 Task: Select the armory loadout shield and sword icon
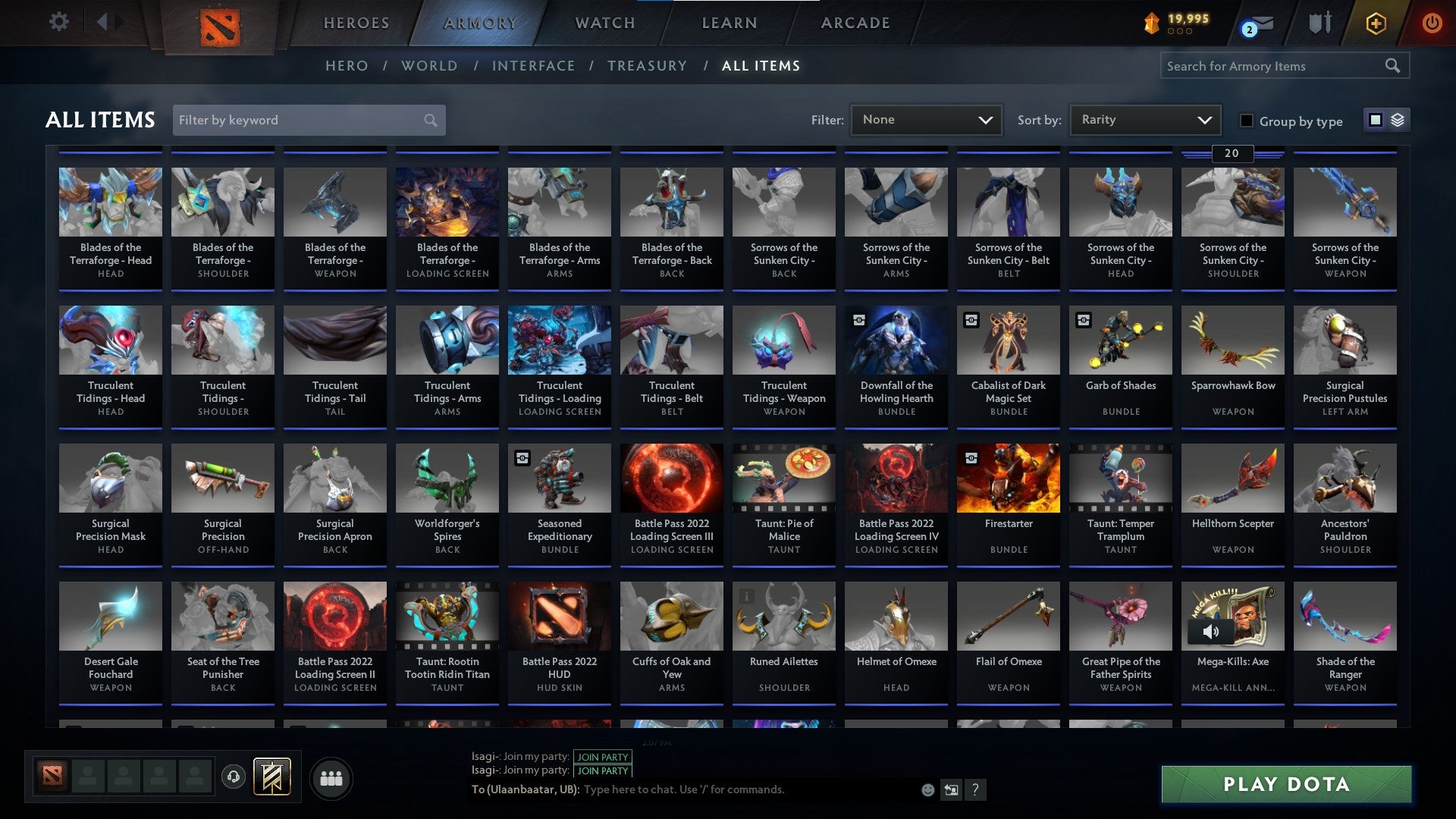pyautogui.click(x=1319, y=23)
